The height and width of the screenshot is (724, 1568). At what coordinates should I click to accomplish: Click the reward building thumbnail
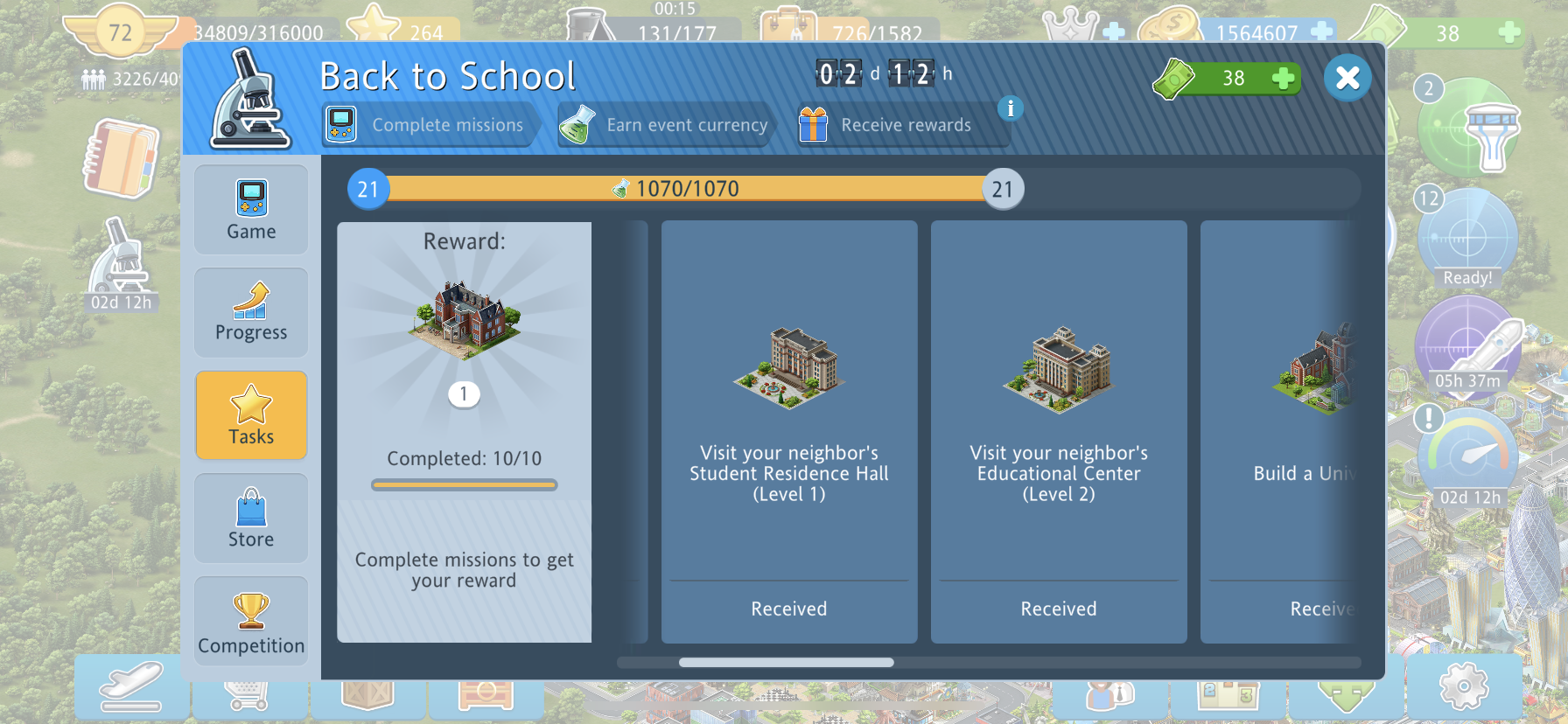(464, 319)
